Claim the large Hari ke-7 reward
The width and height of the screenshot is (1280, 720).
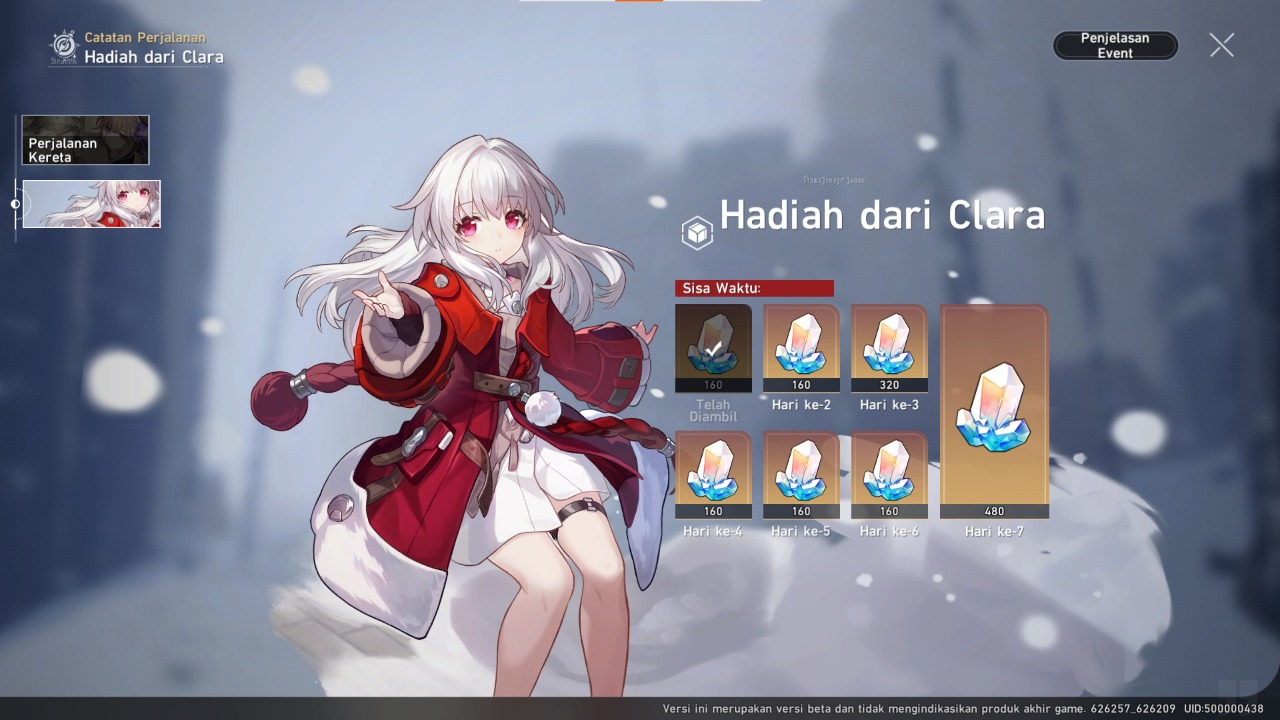coord(994,410)
